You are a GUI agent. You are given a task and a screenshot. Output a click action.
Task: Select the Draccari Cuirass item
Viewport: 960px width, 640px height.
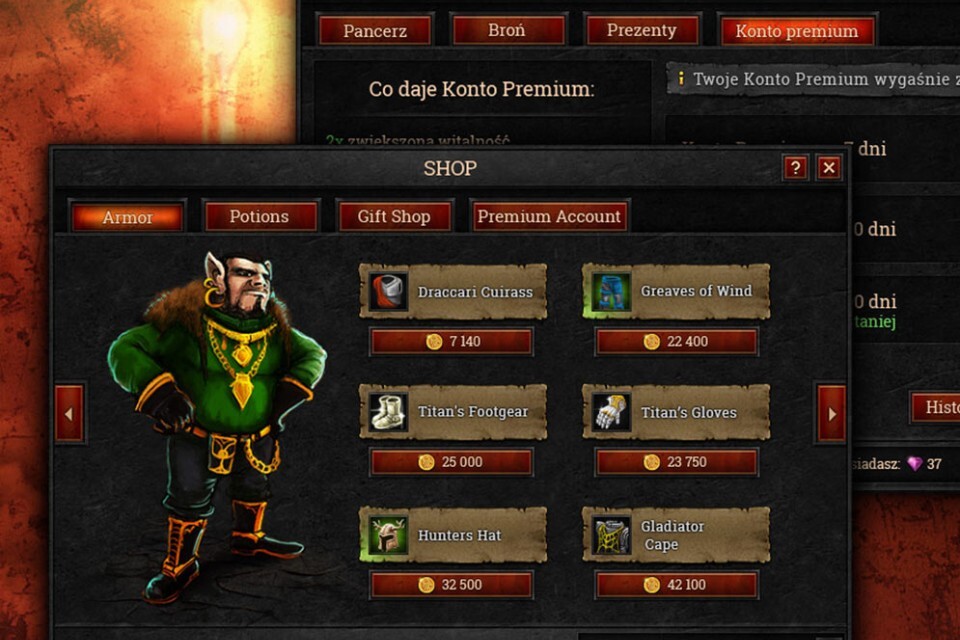click(x=453, y=292)
